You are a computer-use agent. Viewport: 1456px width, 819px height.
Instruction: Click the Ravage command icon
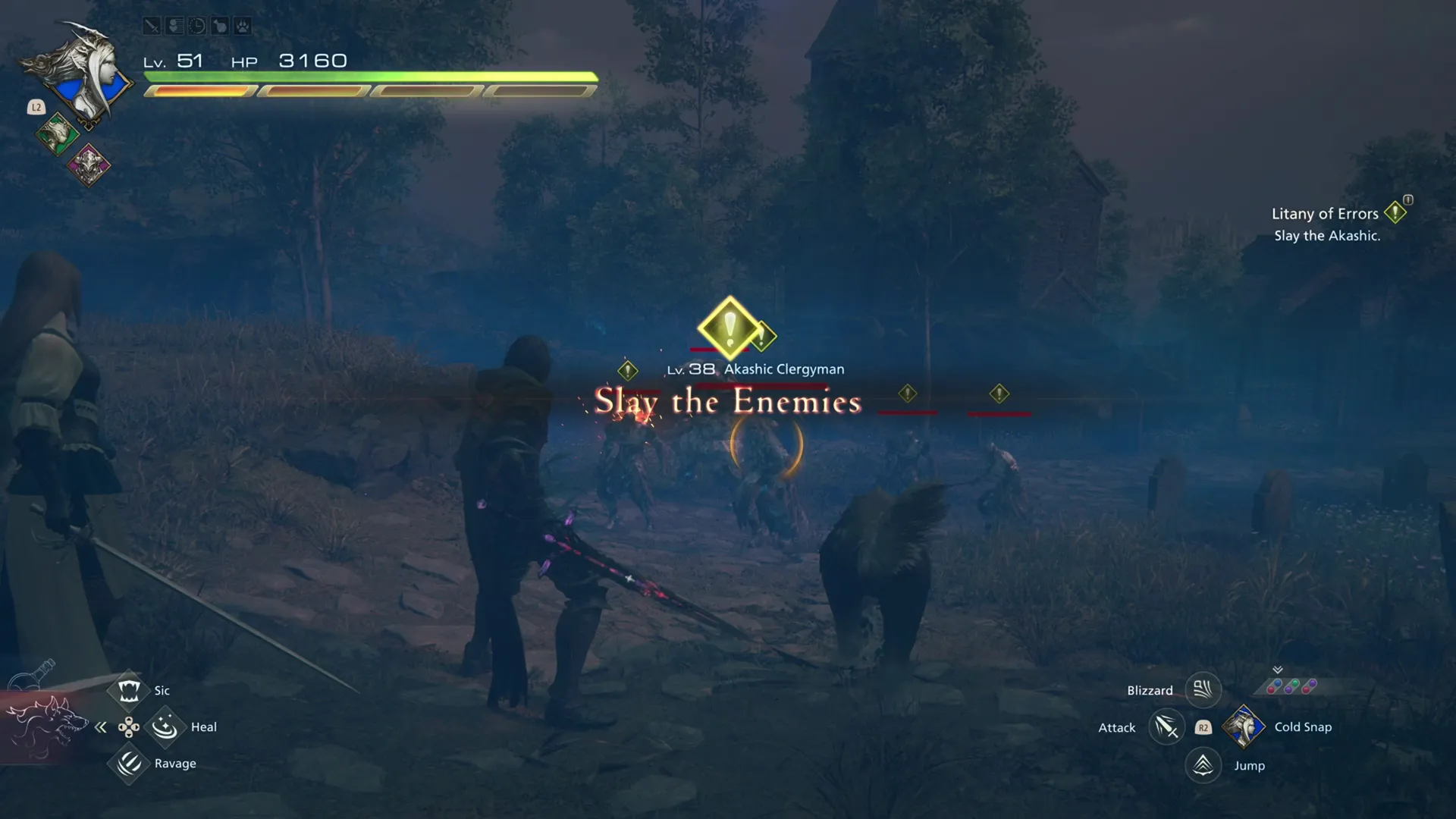(127, 764)
